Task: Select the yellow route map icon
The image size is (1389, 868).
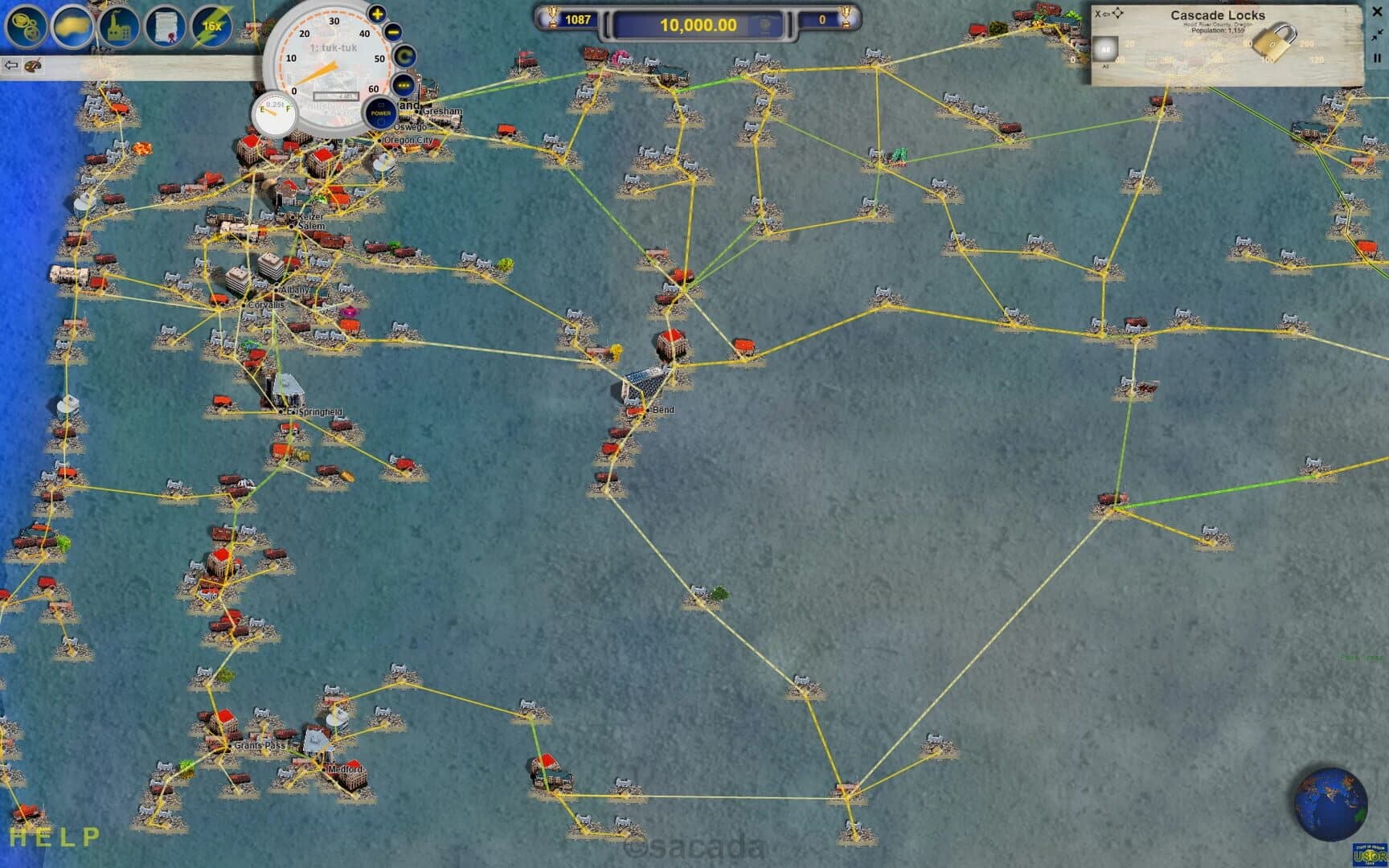Action: pos(71,24)
